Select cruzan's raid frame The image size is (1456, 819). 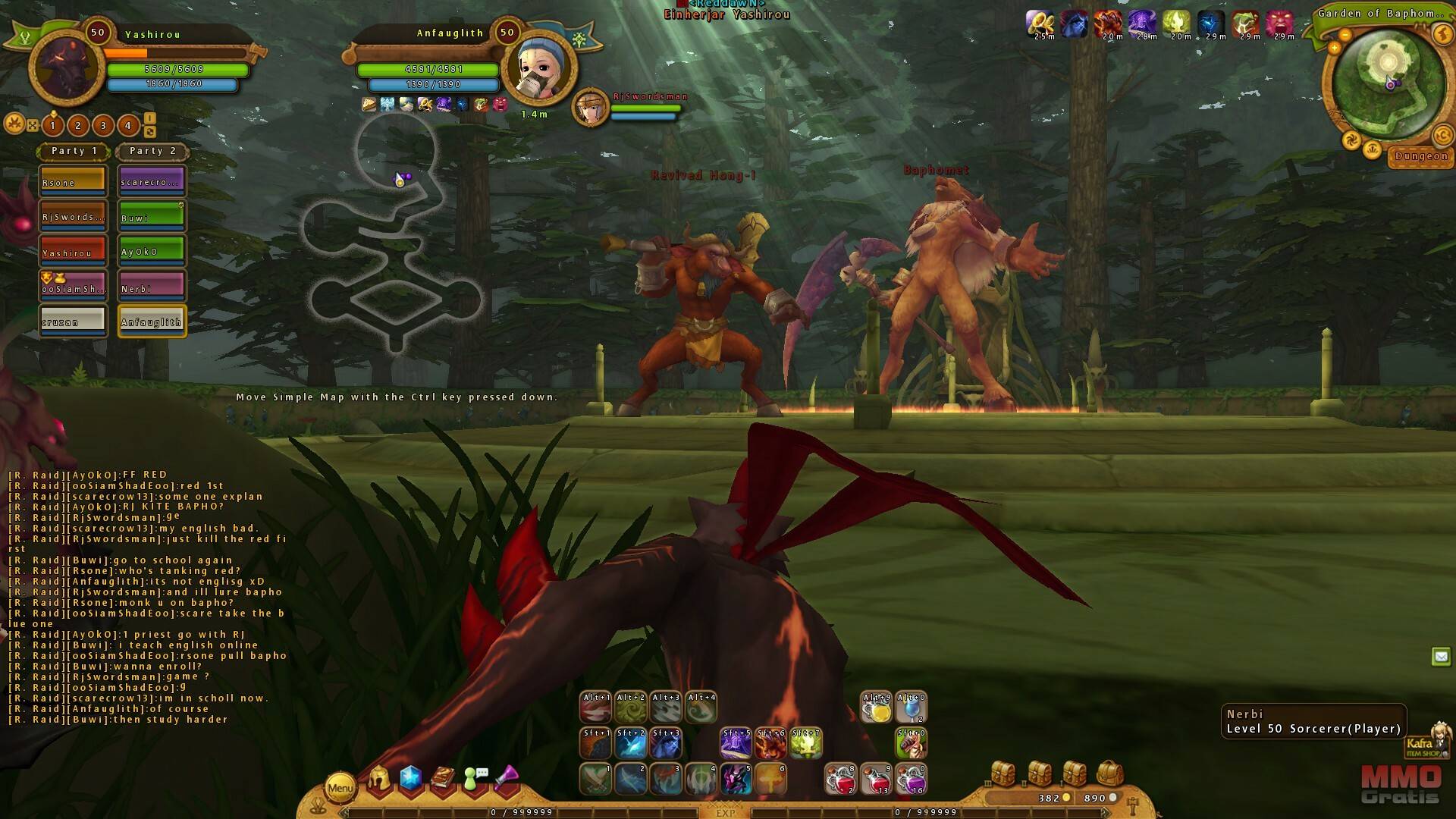tap(74, 321)
